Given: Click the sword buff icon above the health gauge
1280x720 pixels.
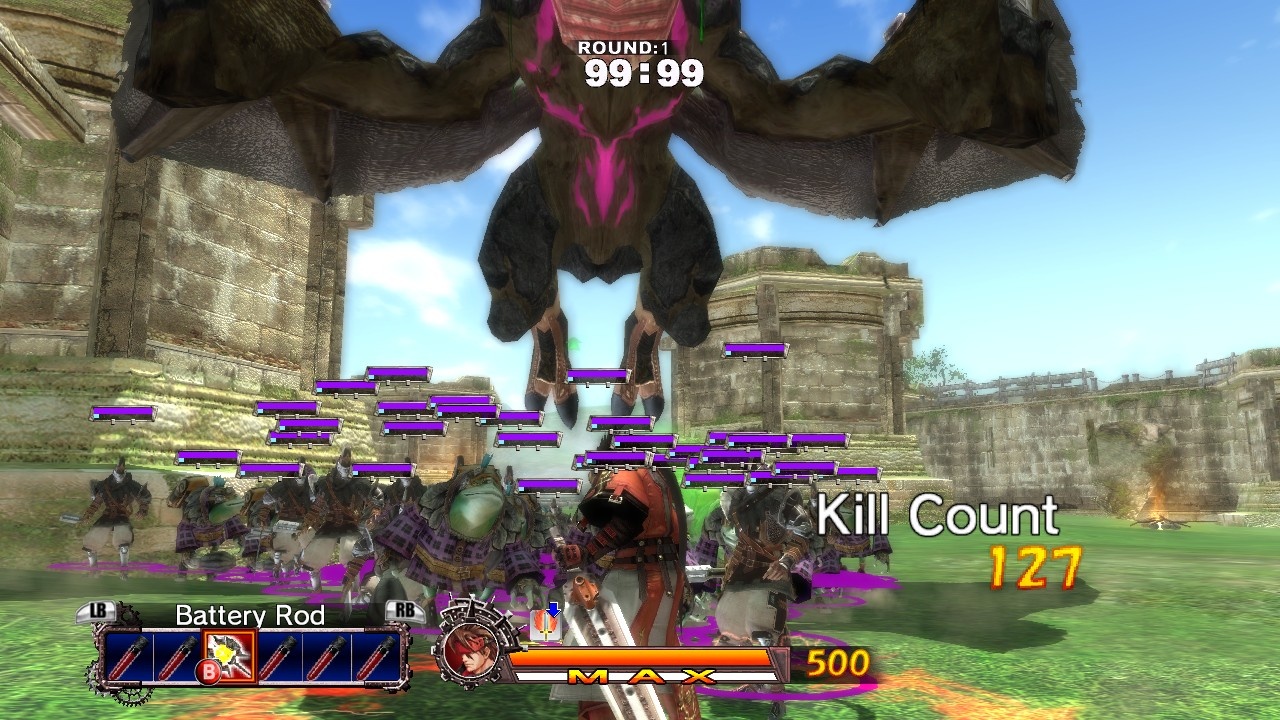Looking at the screenshot, I should pyautogui.click(x=544, y=625).
